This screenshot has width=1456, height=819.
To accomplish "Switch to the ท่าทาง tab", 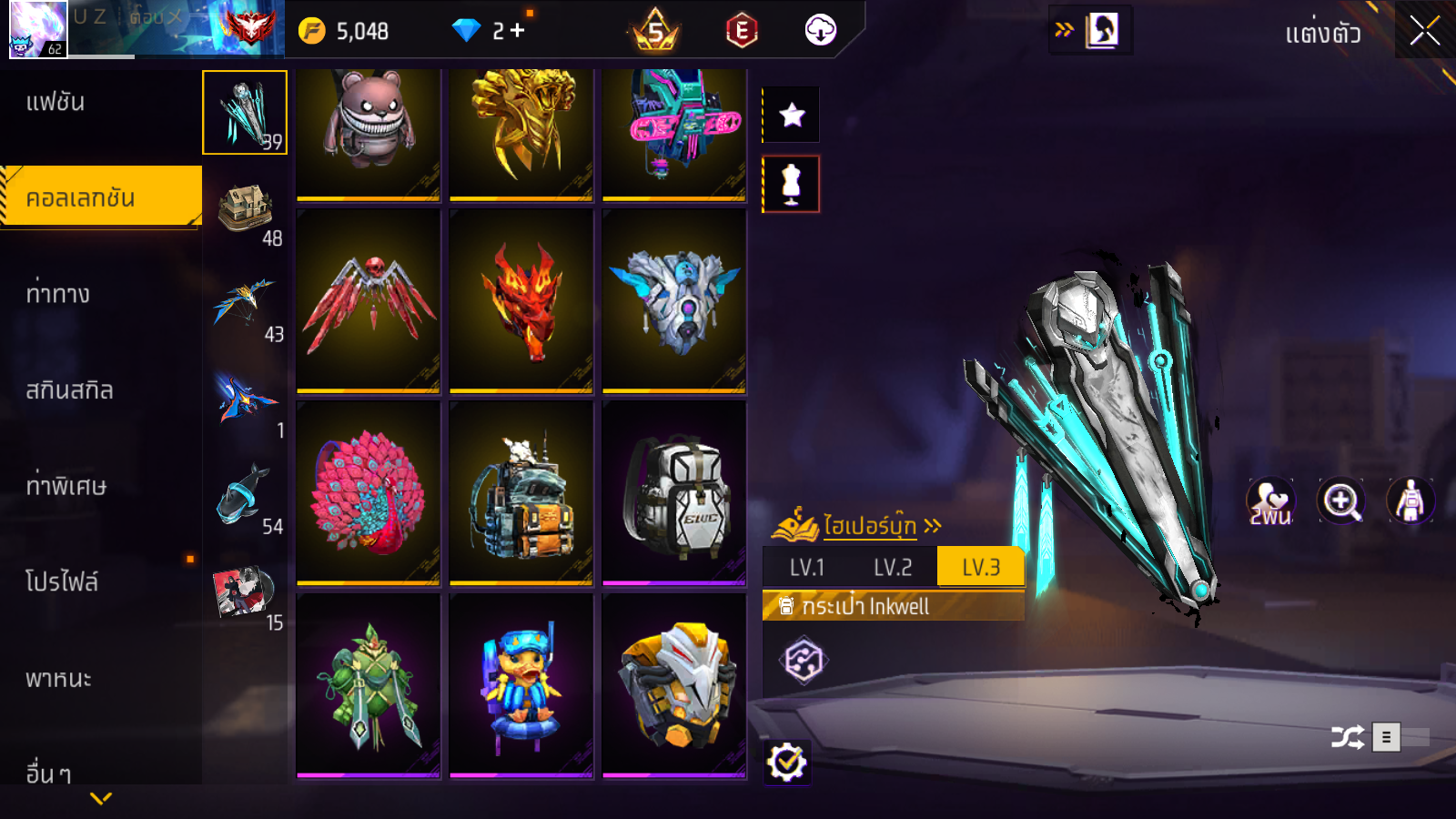I will tap(57, 294).
